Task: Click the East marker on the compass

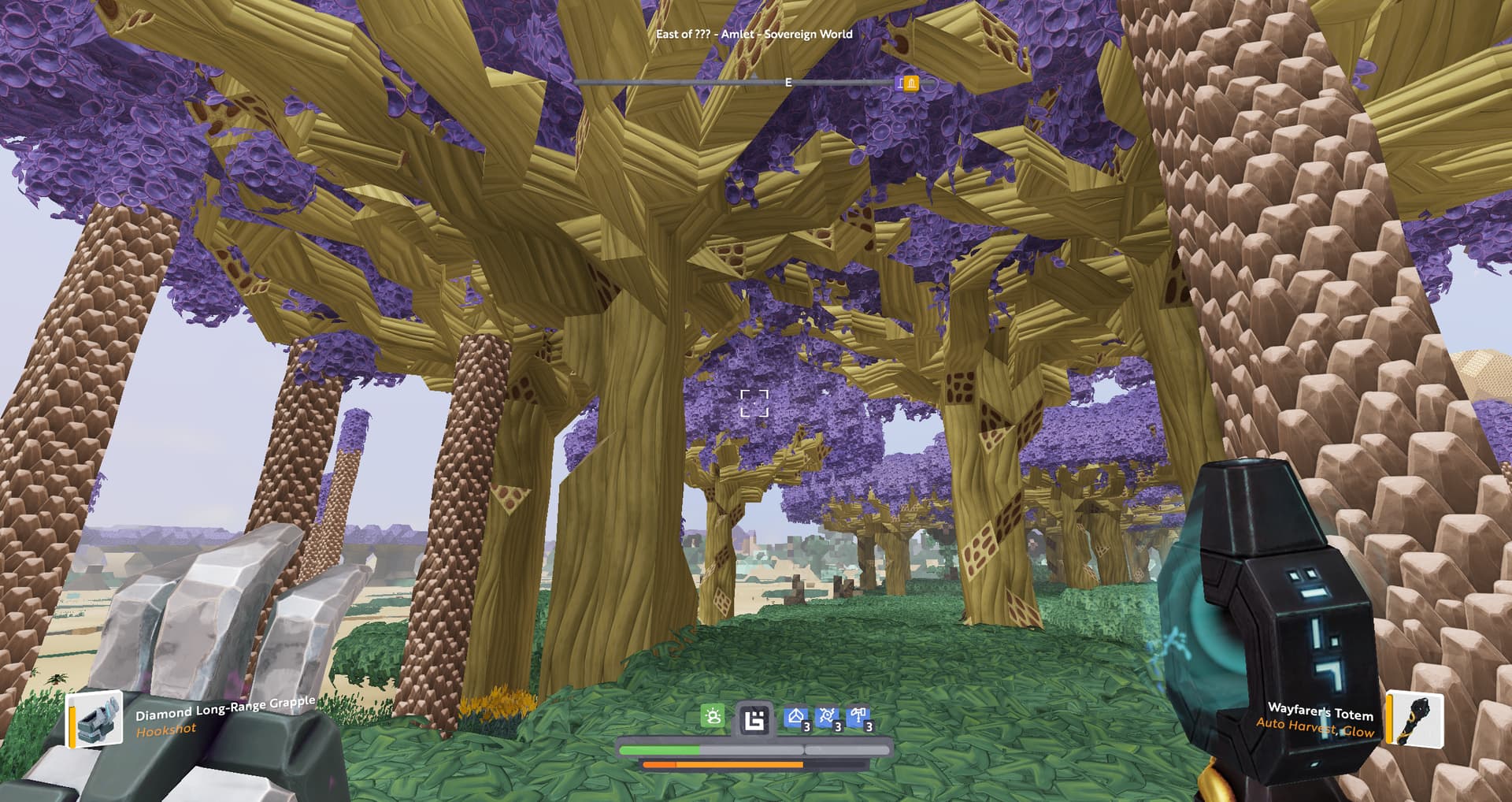Action: pyautogui.click(x=788, y=83)
